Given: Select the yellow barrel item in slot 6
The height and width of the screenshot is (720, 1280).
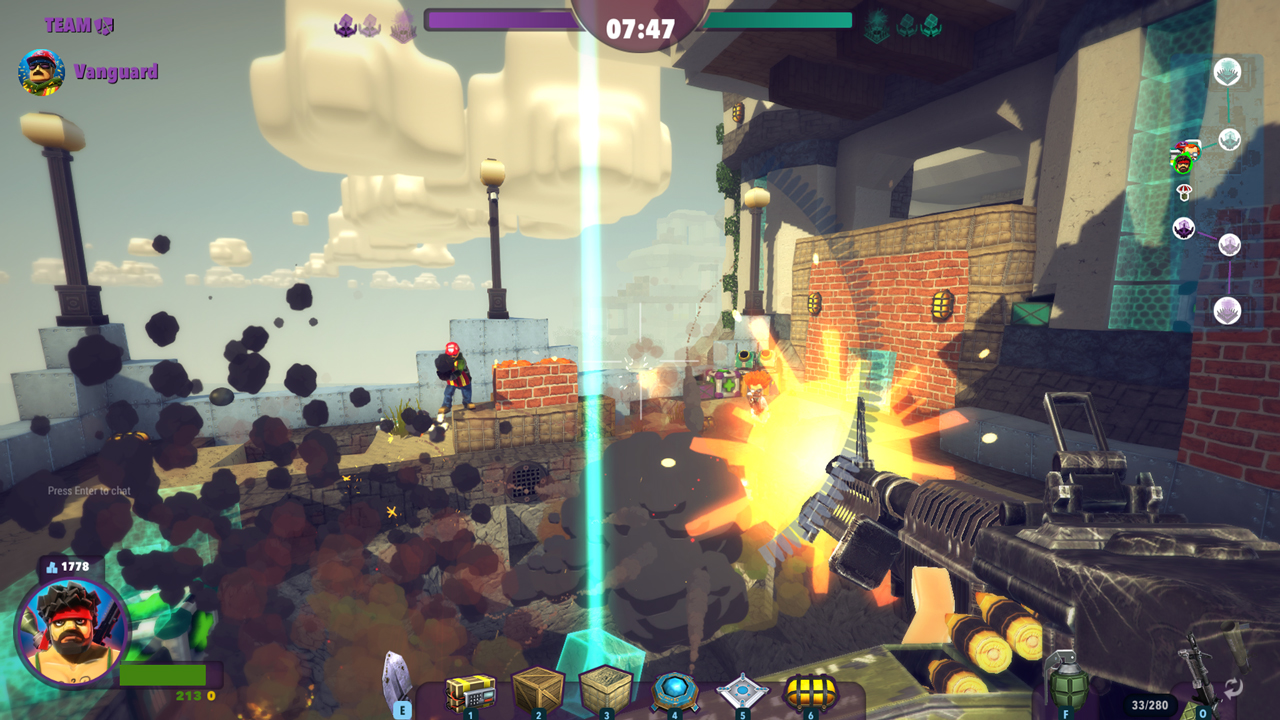Looking at the screenshot, I should 809,689.
